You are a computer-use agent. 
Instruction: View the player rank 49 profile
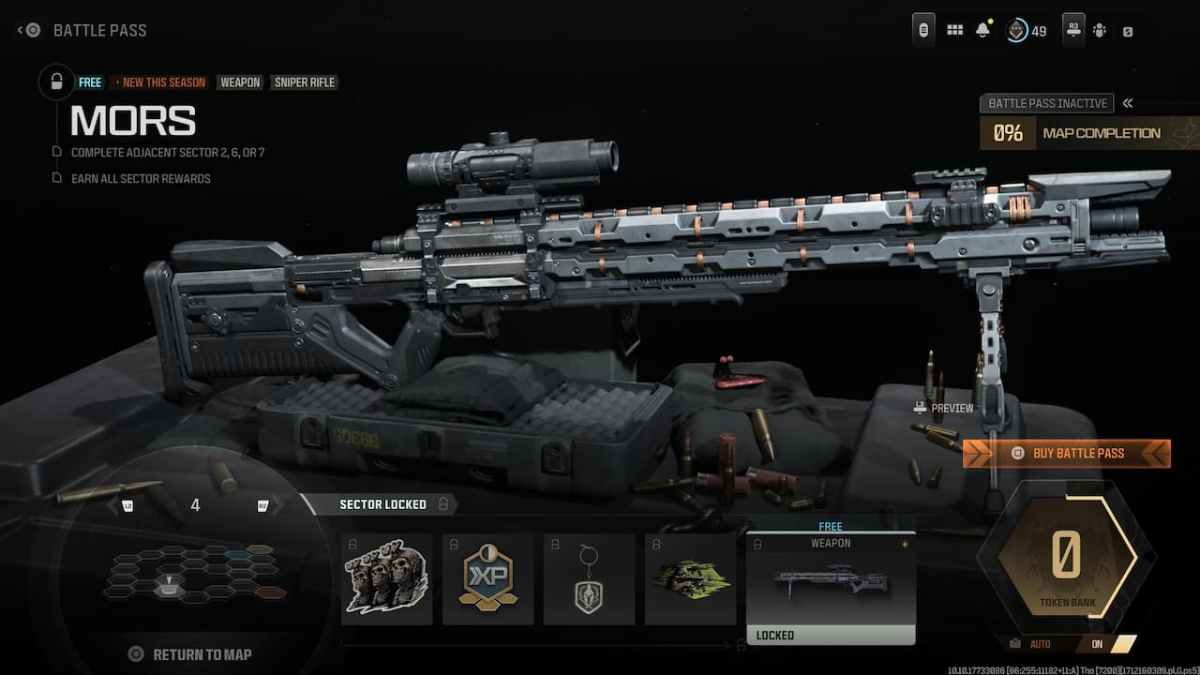pos(1026,30)
